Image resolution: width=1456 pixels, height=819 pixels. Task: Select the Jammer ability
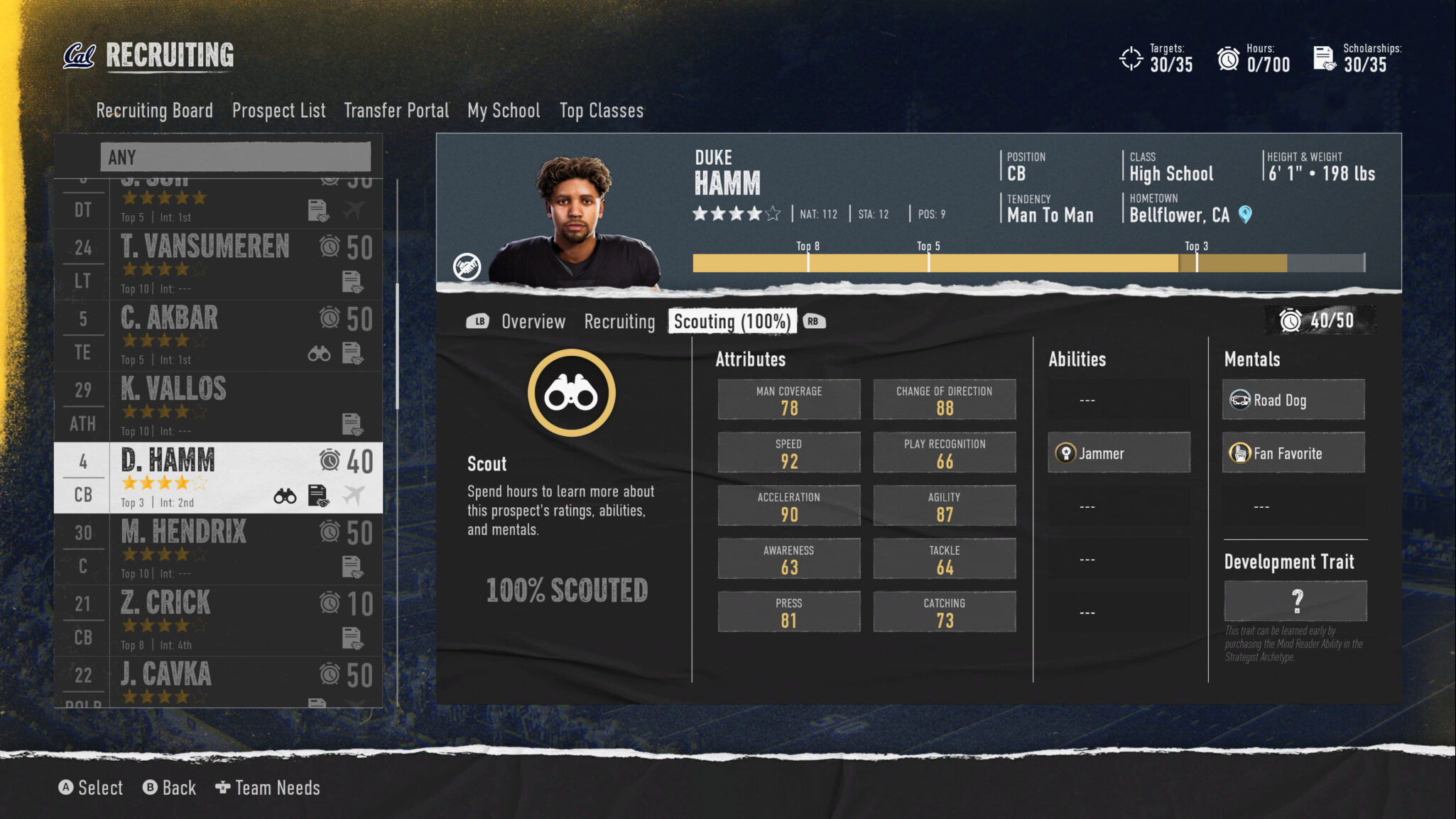pos(1119,453)
